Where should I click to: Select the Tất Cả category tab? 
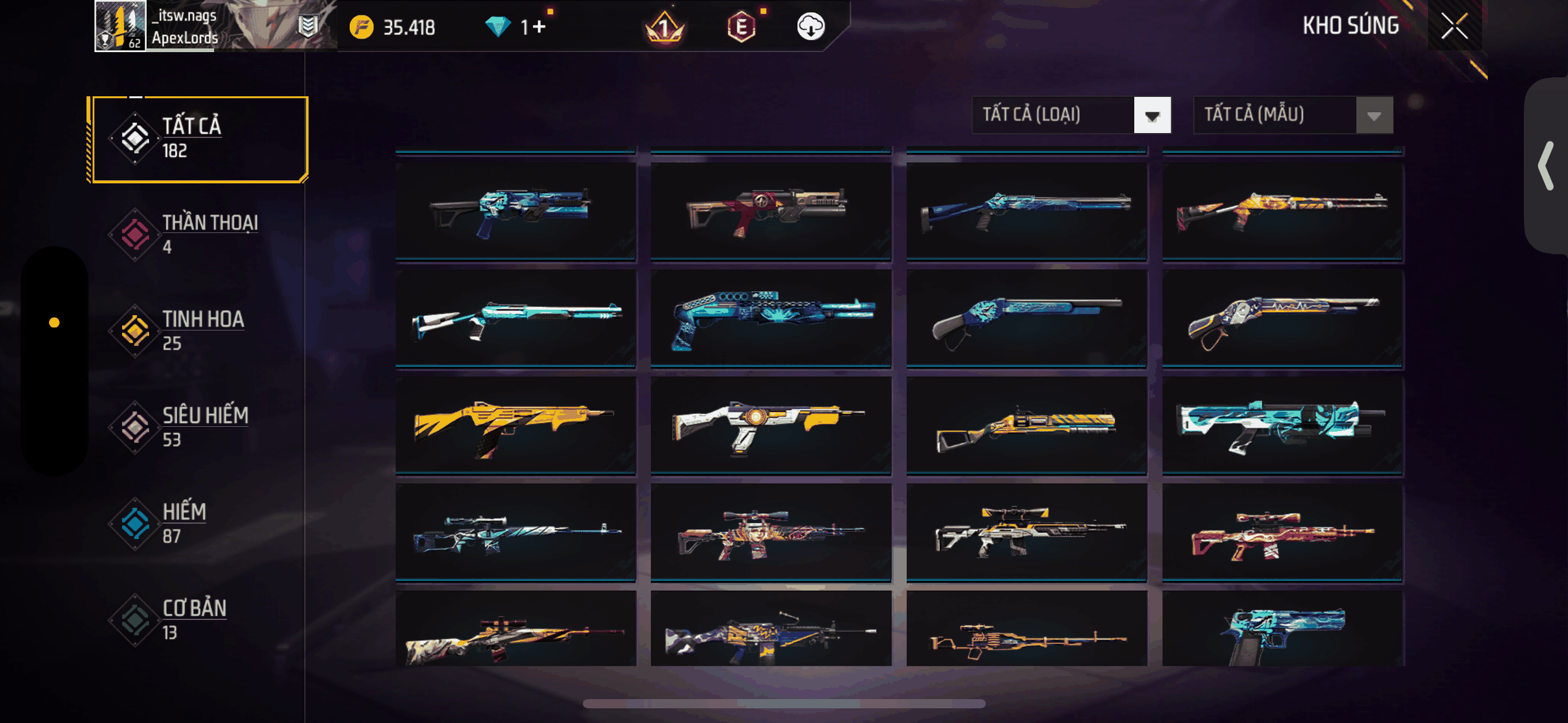point(198,139)
